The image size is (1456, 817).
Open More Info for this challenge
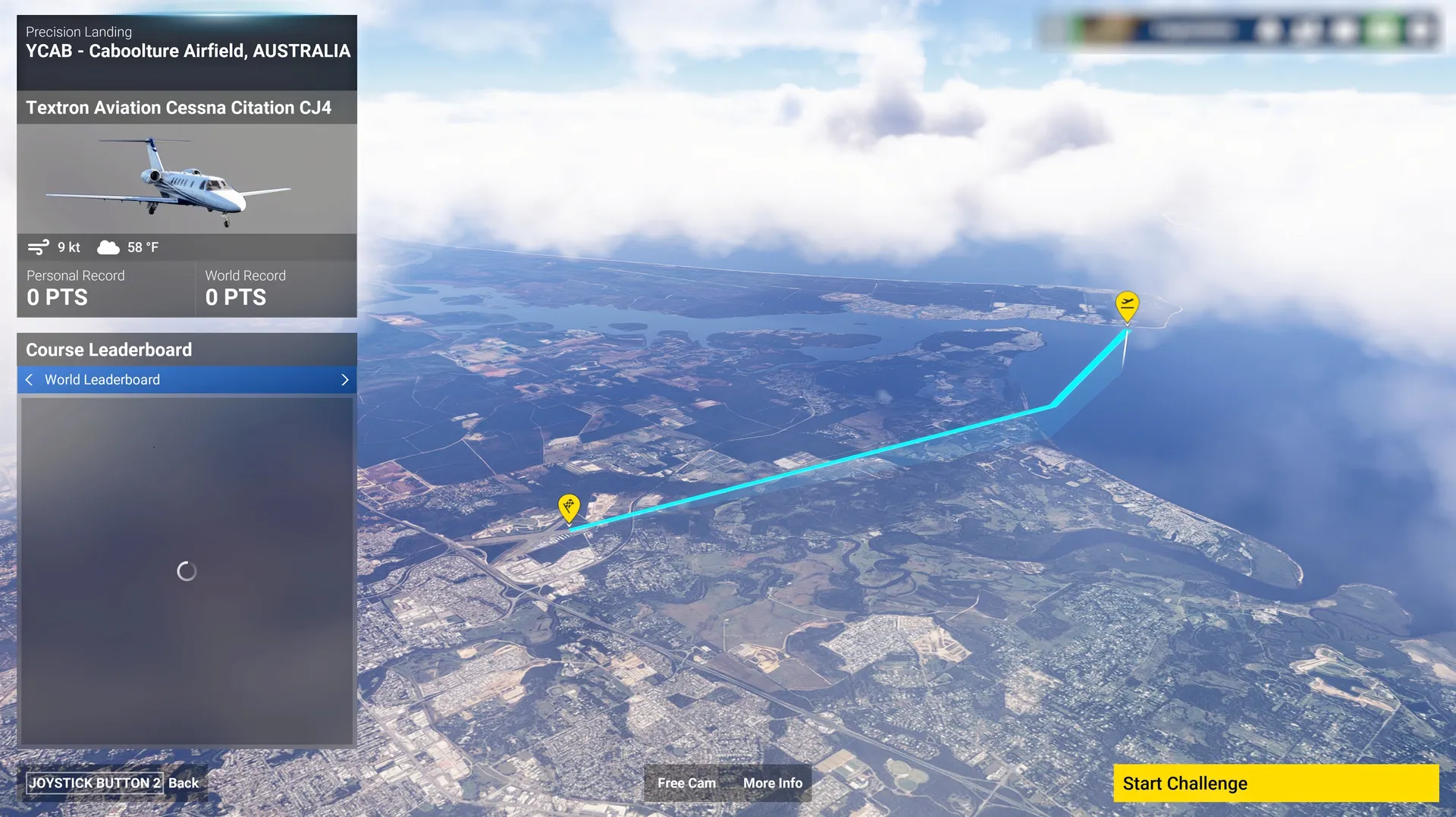pyautogui.click(x=772, y=783)
